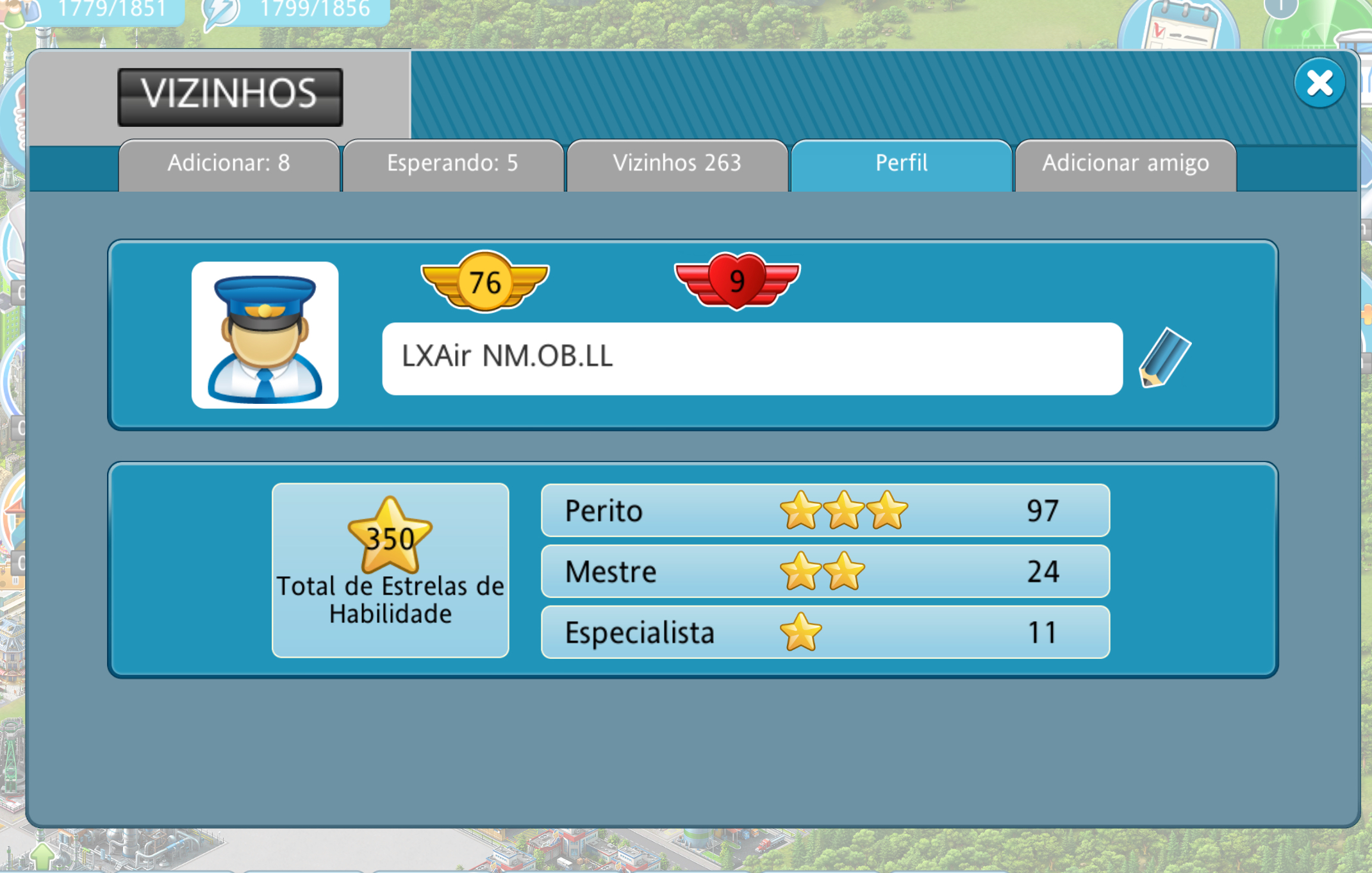This screenshot has width=1372, height=873.
Task: Show the Vizinhos 263 tab
Action: pos(677,164)
